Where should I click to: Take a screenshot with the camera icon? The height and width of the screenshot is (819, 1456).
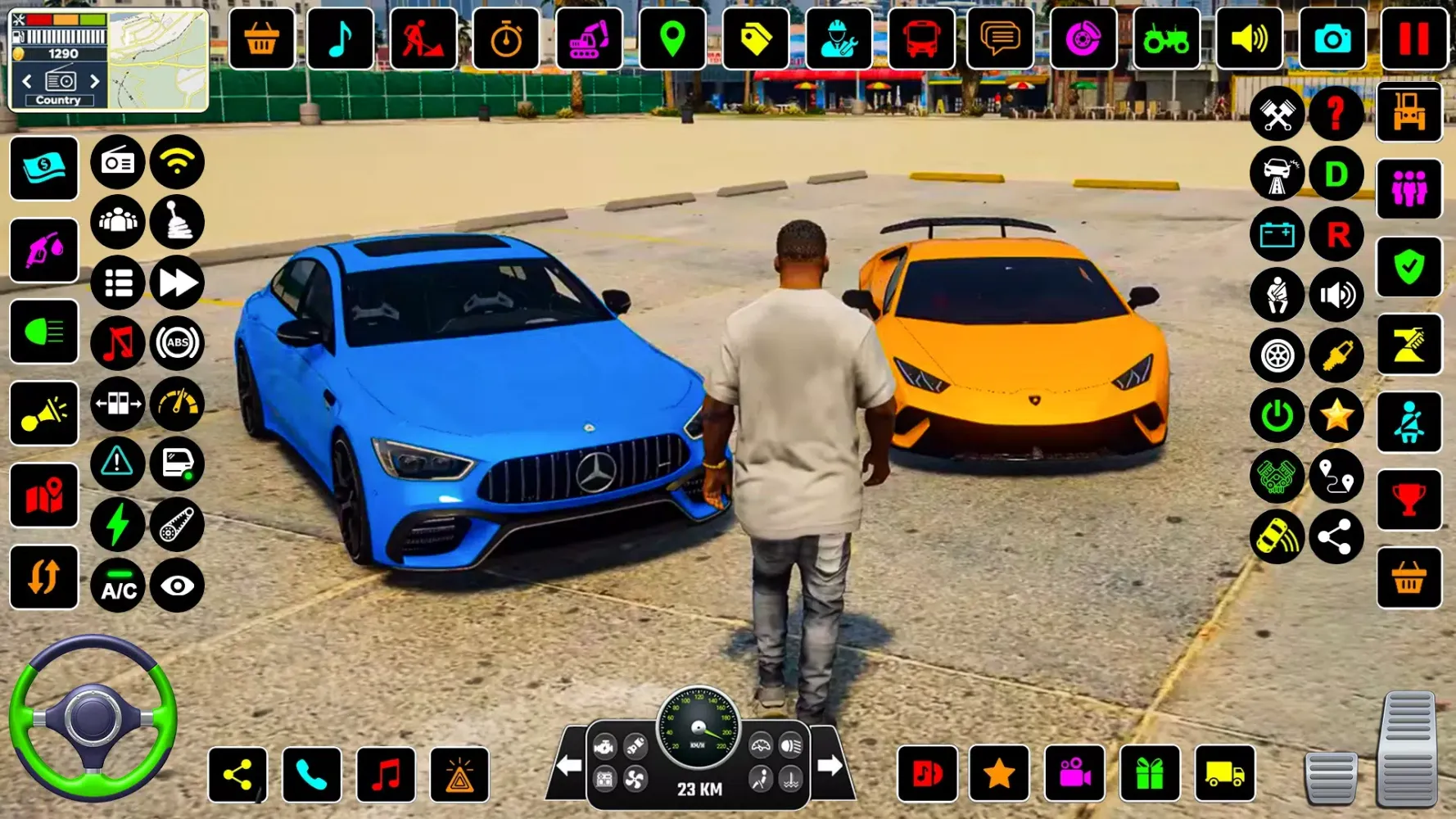[1332, 38]
